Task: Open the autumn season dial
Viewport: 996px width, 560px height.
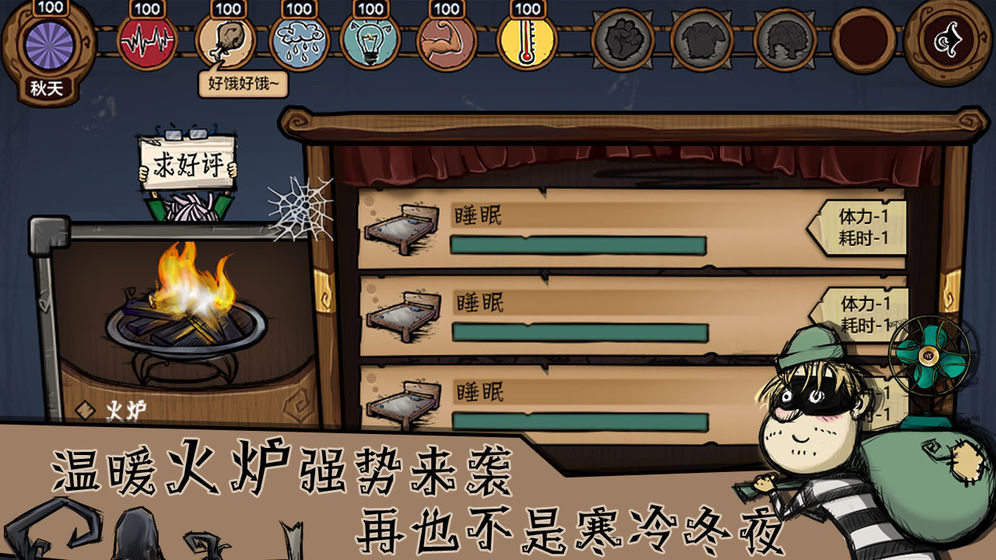Action: [46, 44]
